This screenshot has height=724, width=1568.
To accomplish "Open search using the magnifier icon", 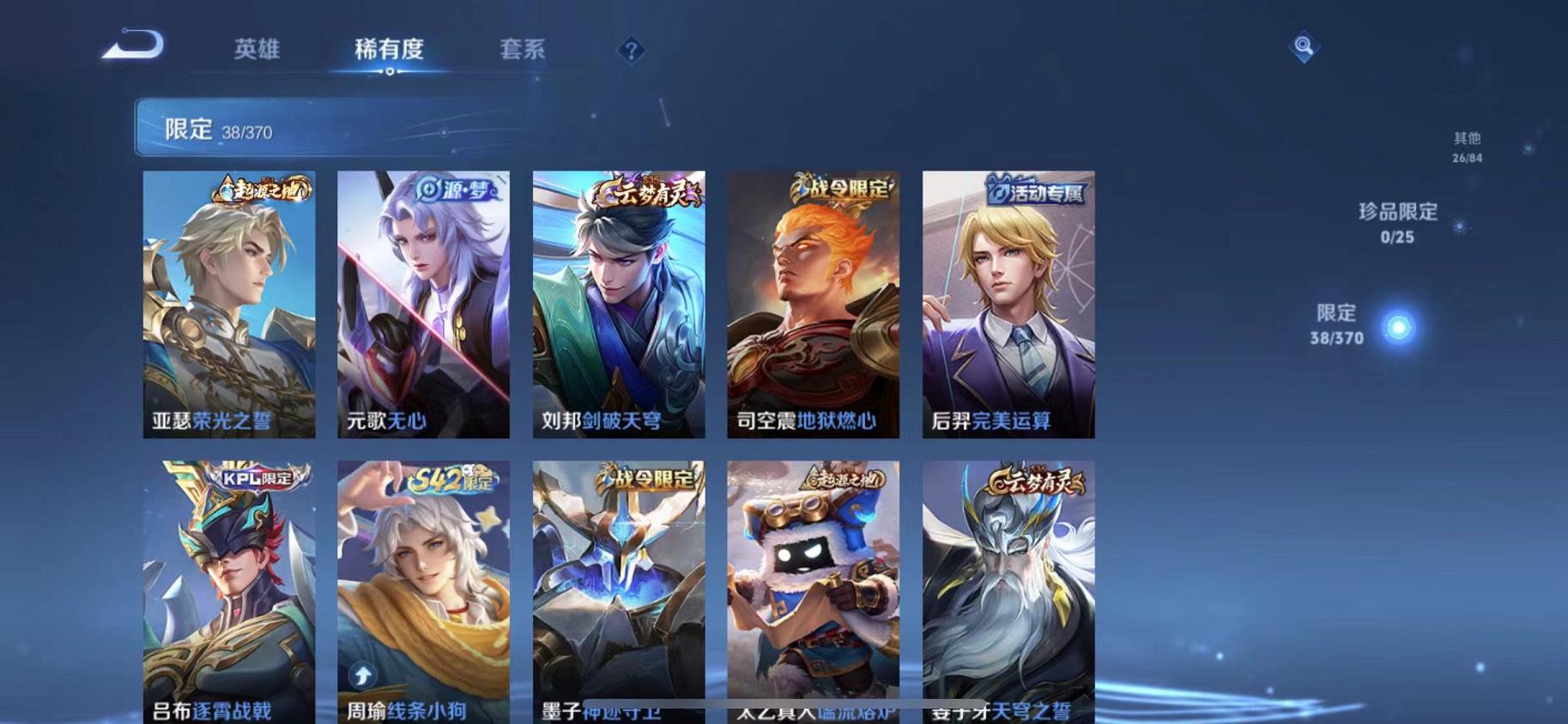I will [1304, 49].
